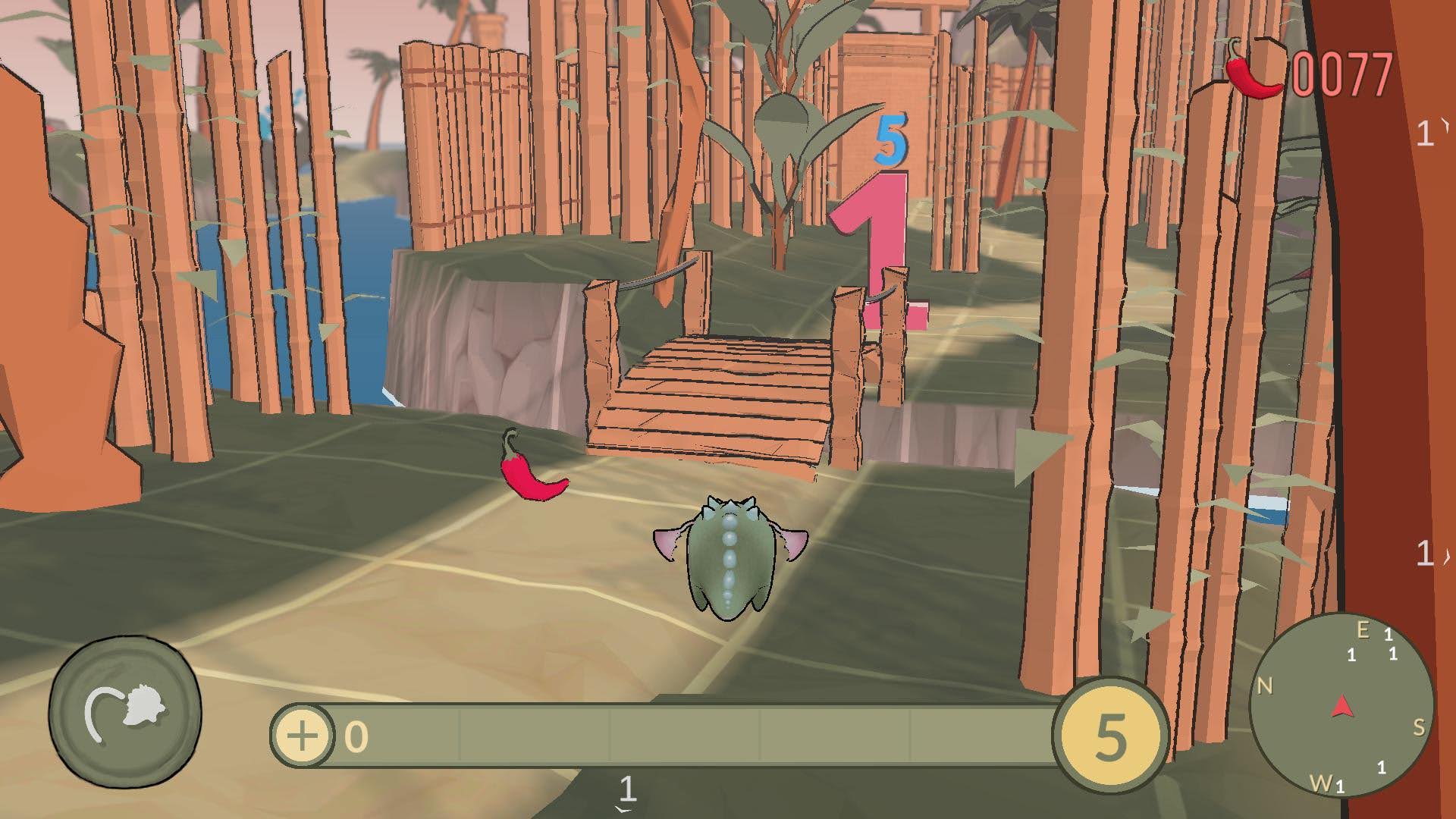Select the blue number 5 above the bridge
This screenshot has height=819, width=1456.
(893, 138)
